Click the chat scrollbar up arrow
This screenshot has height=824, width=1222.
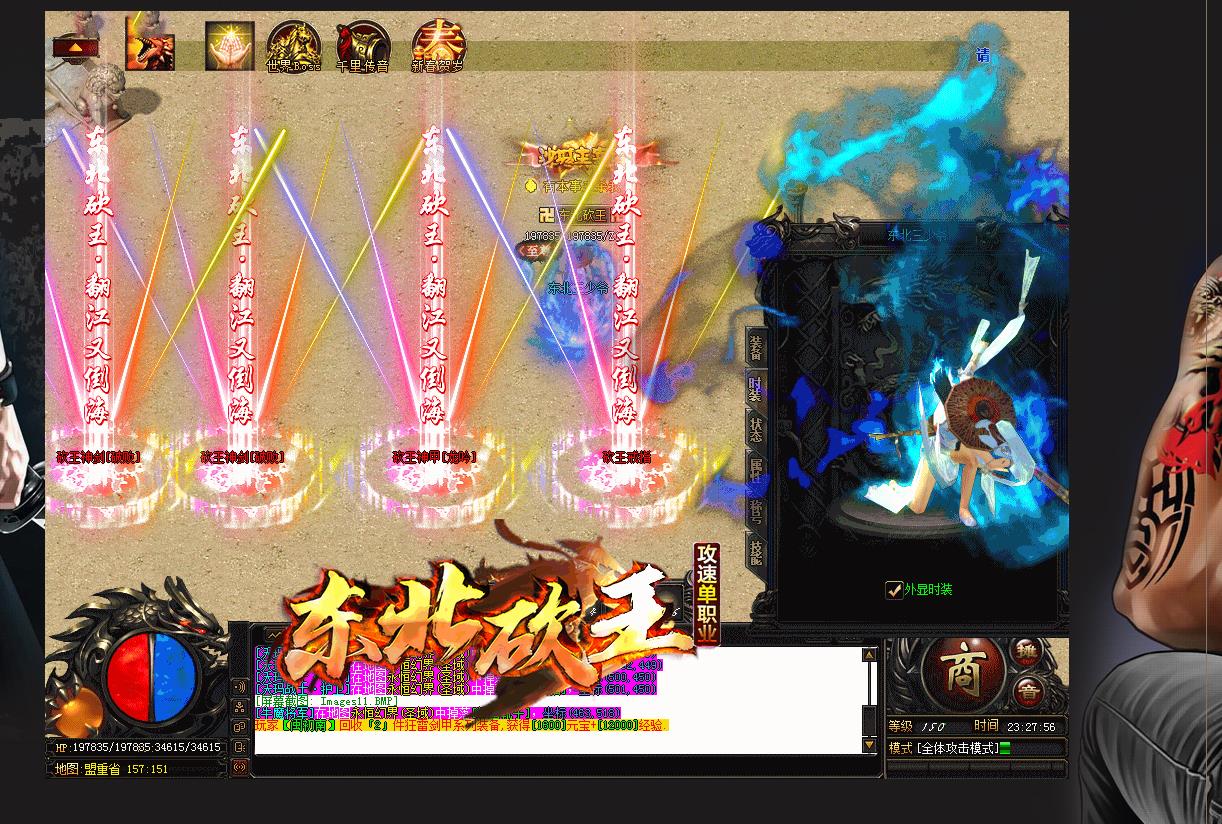[869, 655]
